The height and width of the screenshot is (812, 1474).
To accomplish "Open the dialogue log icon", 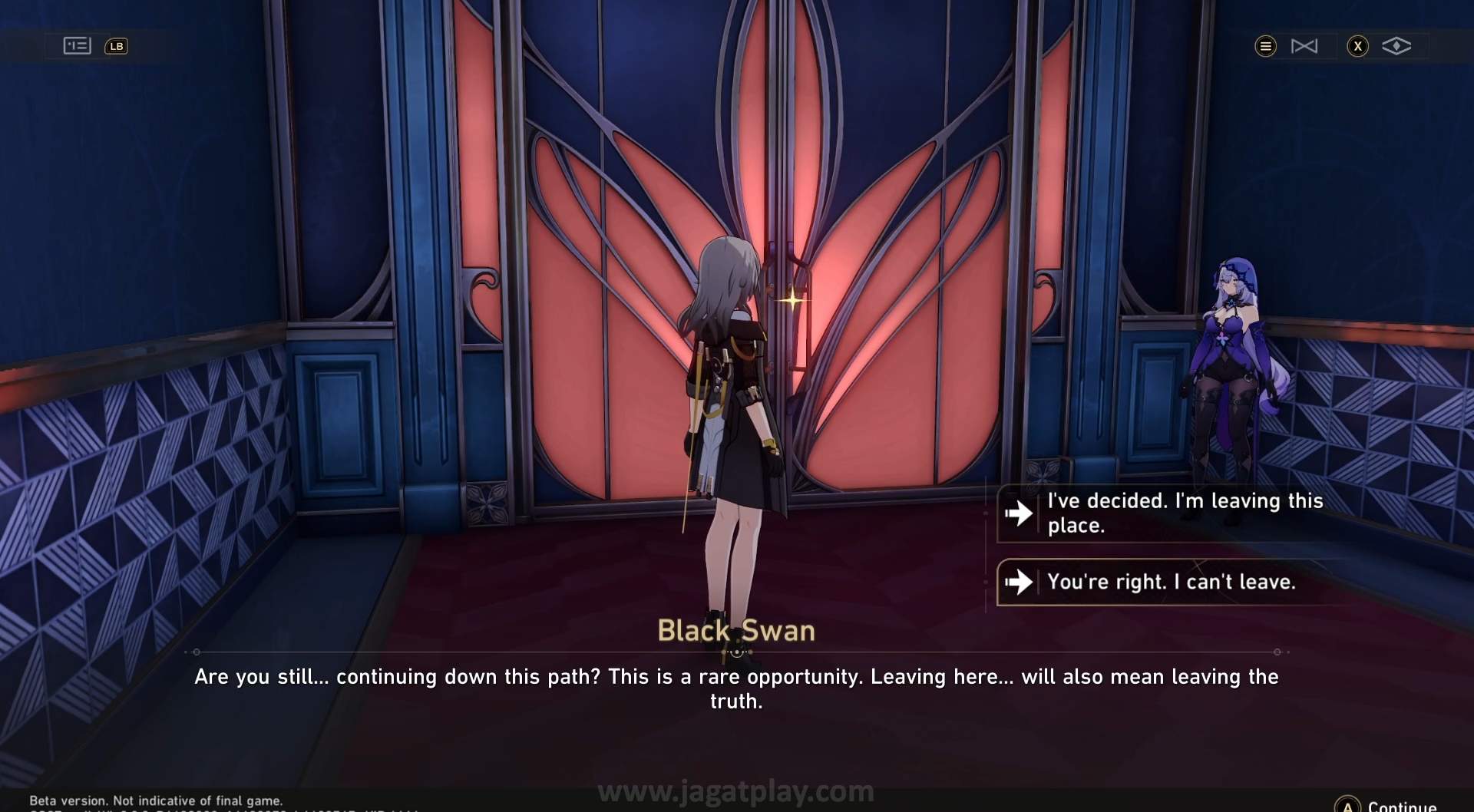I will click(x=77, y=46).
